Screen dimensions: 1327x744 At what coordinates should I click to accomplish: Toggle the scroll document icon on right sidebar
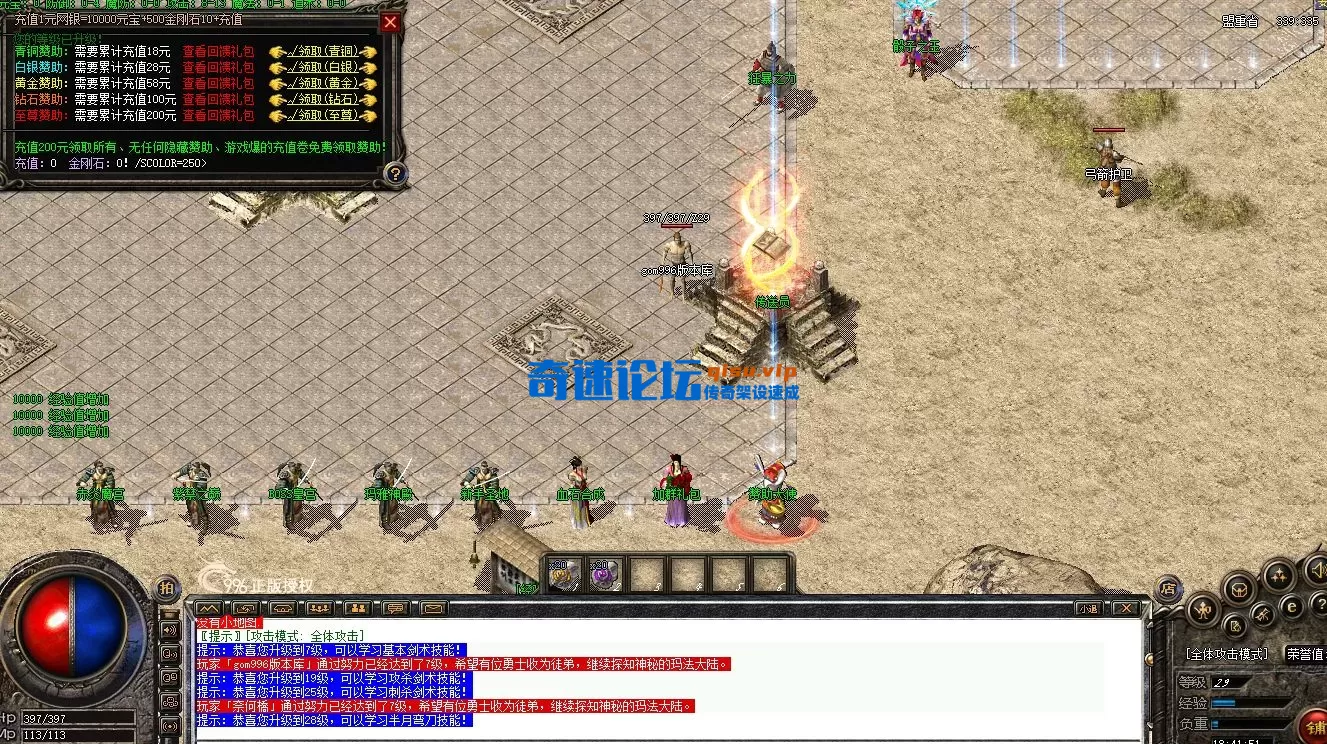[x=1235, y=626]
